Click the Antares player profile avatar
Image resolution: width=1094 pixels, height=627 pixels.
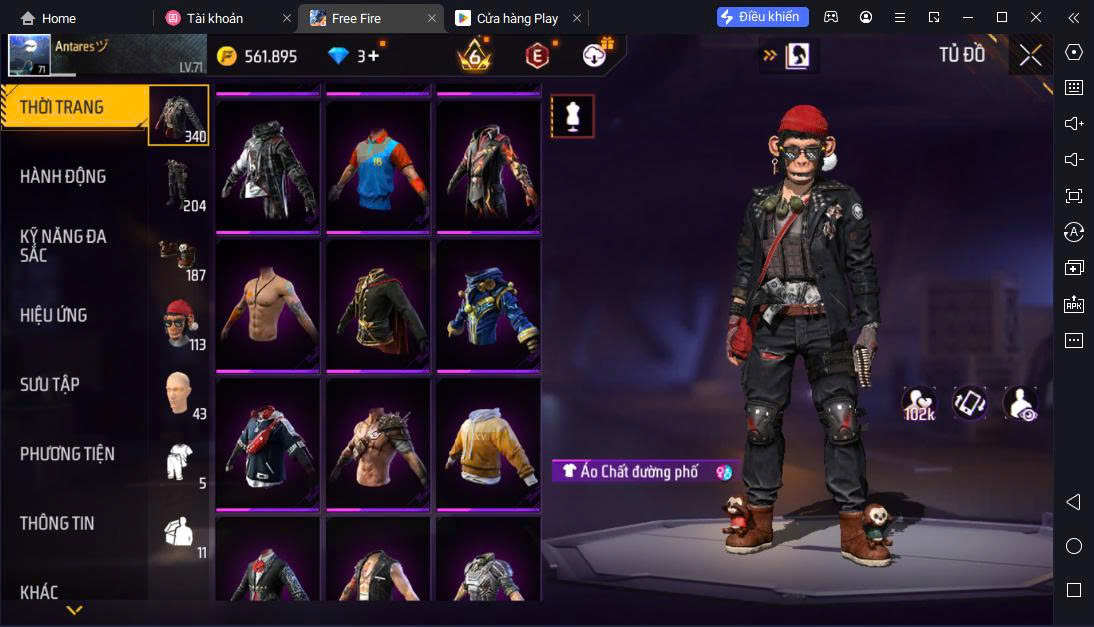click(29, 55)
